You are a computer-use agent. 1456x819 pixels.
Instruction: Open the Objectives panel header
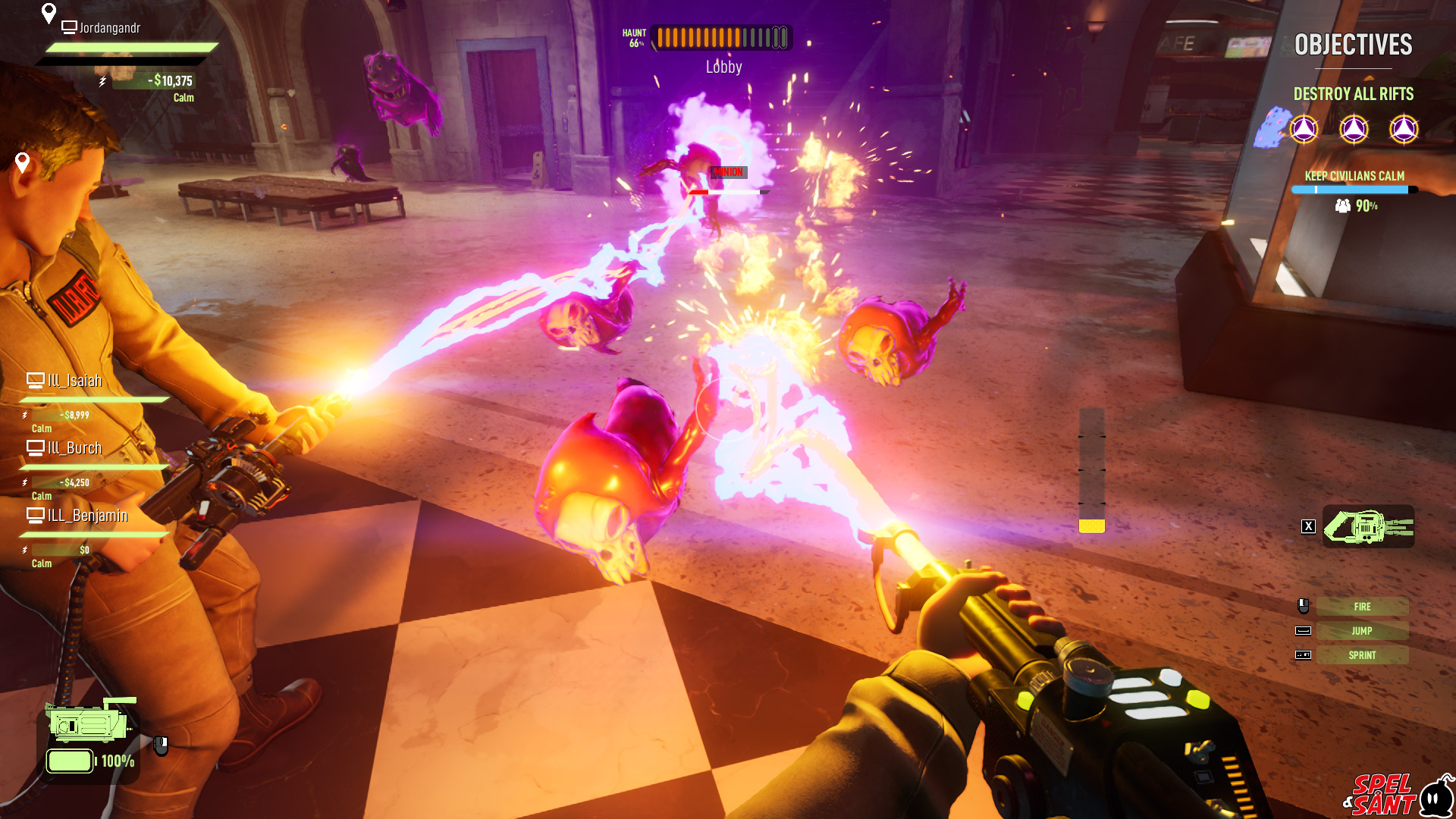pos(1353,45)
